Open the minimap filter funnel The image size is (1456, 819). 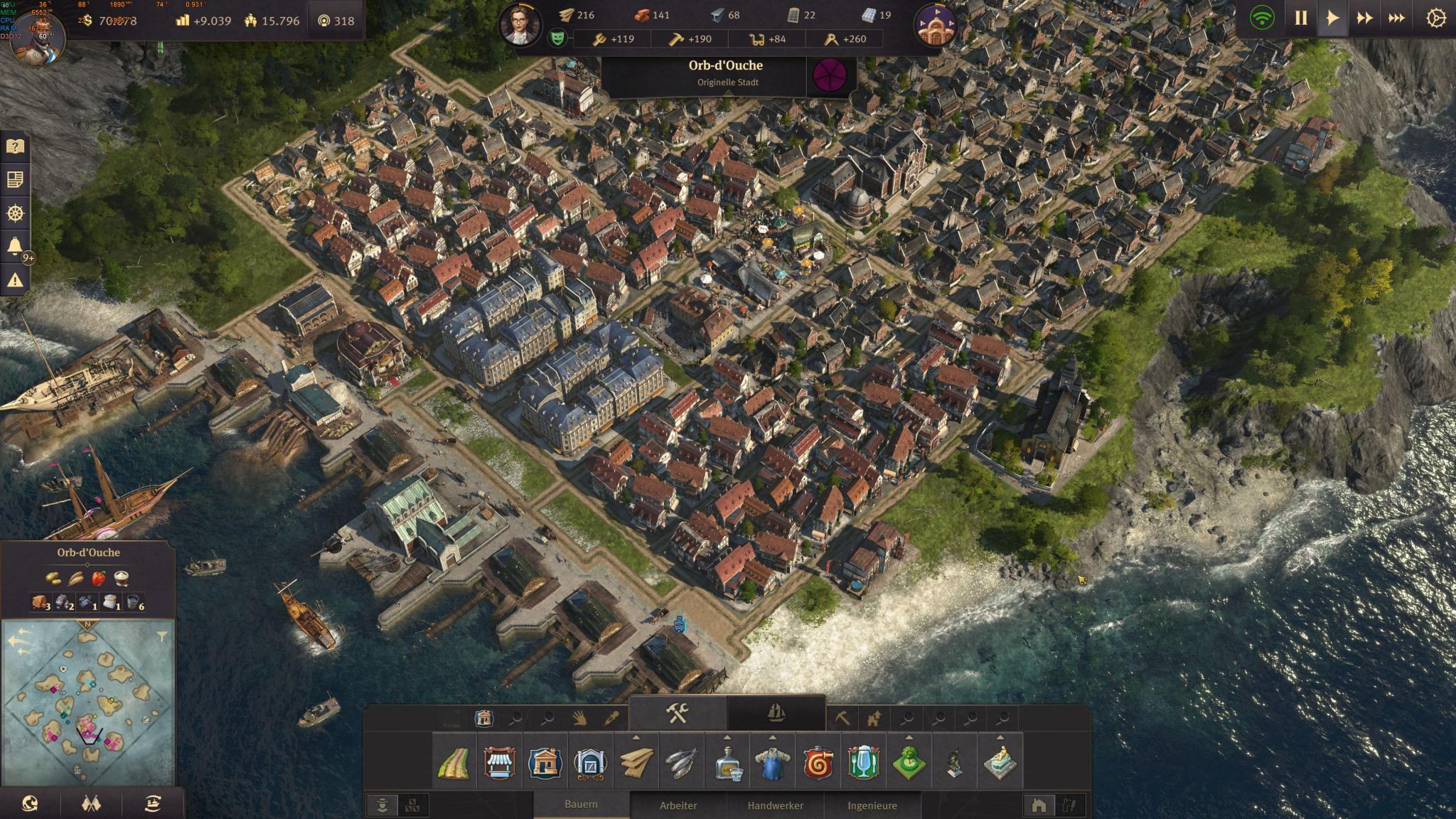pyautogui.click(x=162, y=635)
